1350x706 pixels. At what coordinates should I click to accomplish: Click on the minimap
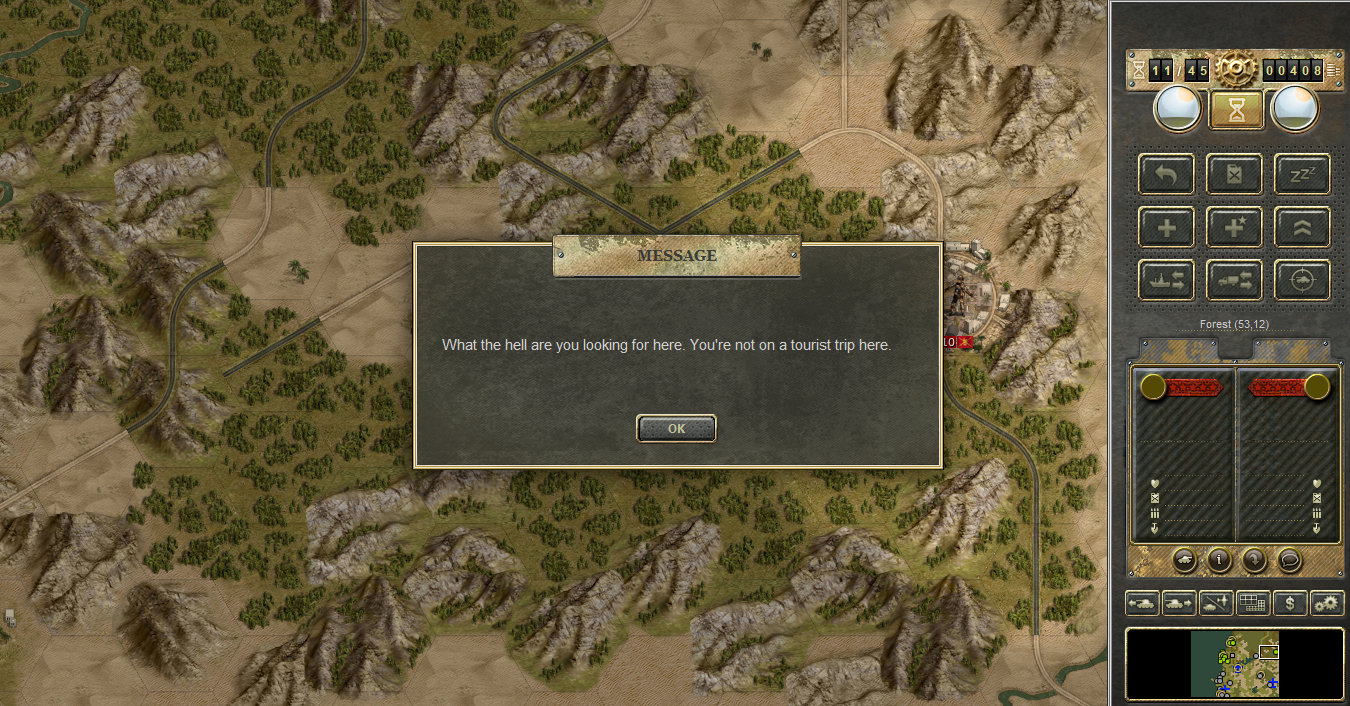coord(1234,663)
